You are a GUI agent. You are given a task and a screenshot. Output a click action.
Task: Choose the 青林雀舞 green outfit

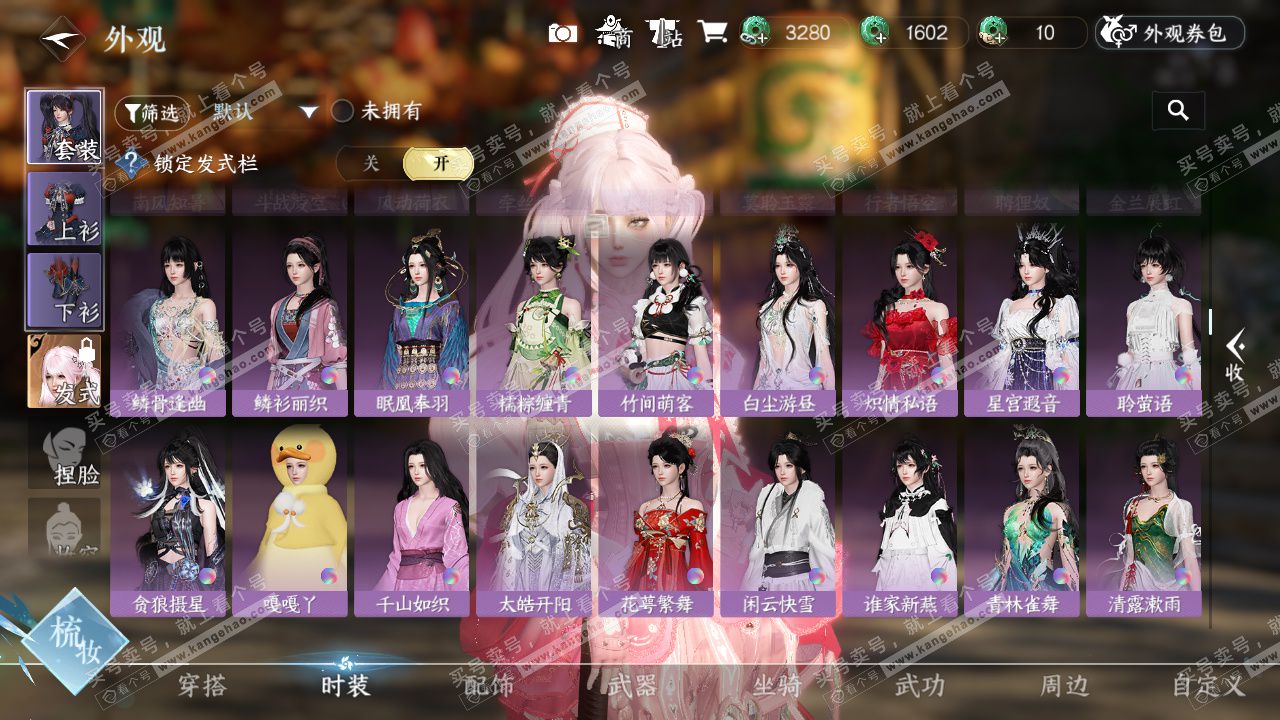1022,518
